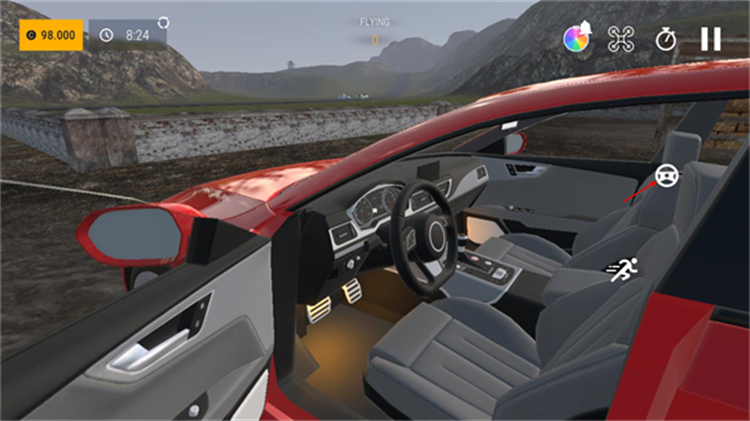Image resolution: width=750 pixels, height=421 pixels.
Task: Tap the steering wheel drive icon
Action: [664, 178]
